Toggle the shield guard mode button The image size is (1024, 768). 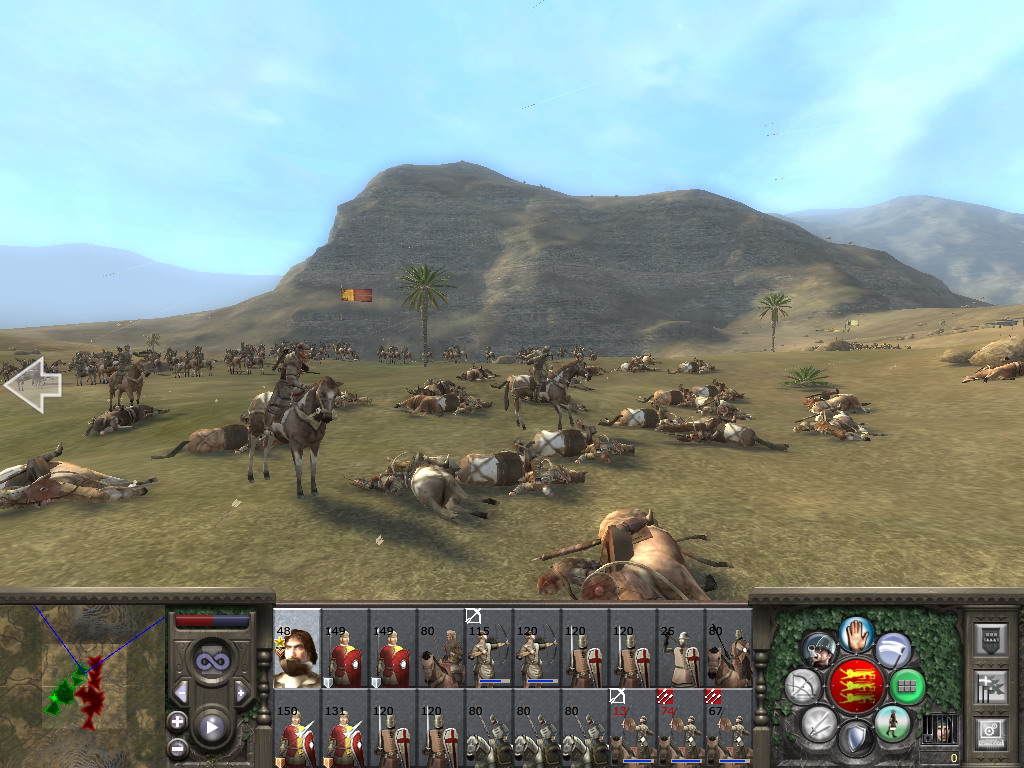pyautogui.click(x=855, y=738)
